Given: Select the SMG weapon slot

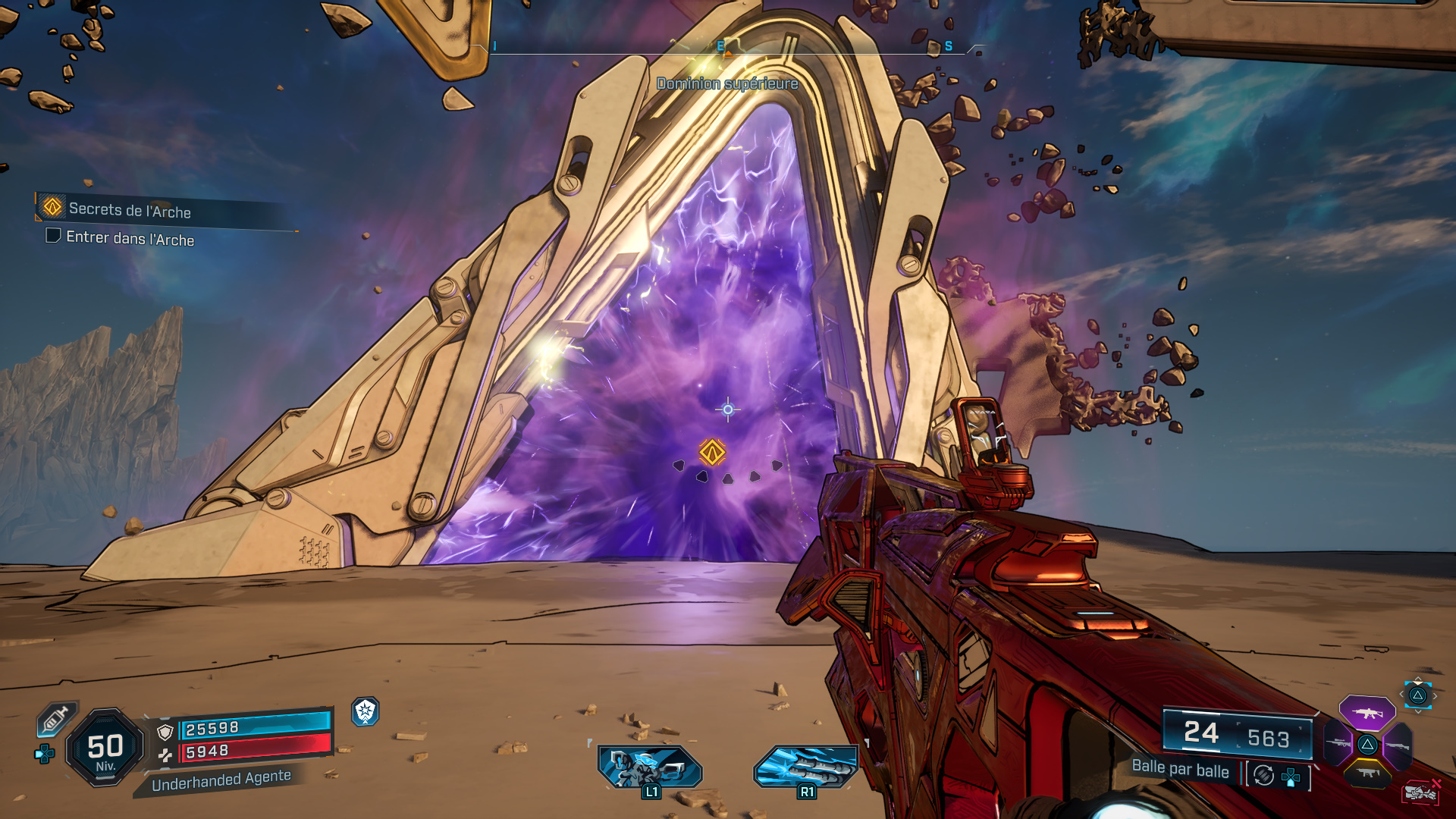Looking at the screenshot, I should click(1367, 773).
